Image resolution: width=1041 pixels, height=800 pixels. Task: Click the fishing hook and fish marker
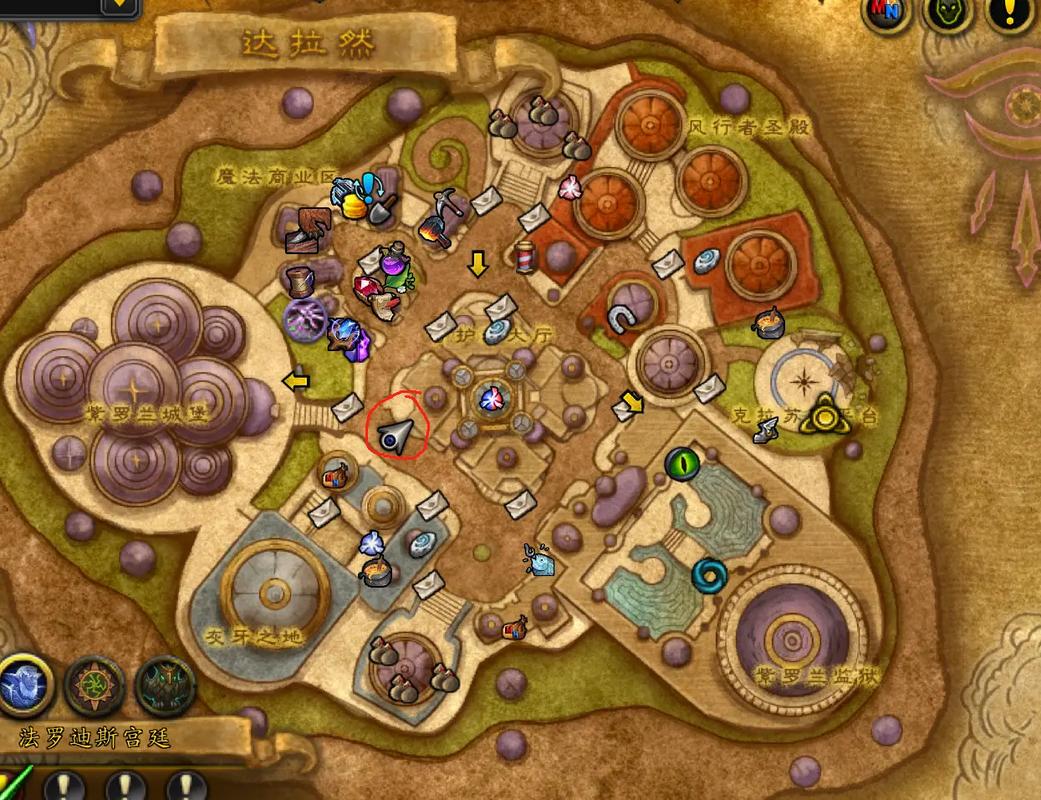[x=538, y=559]
